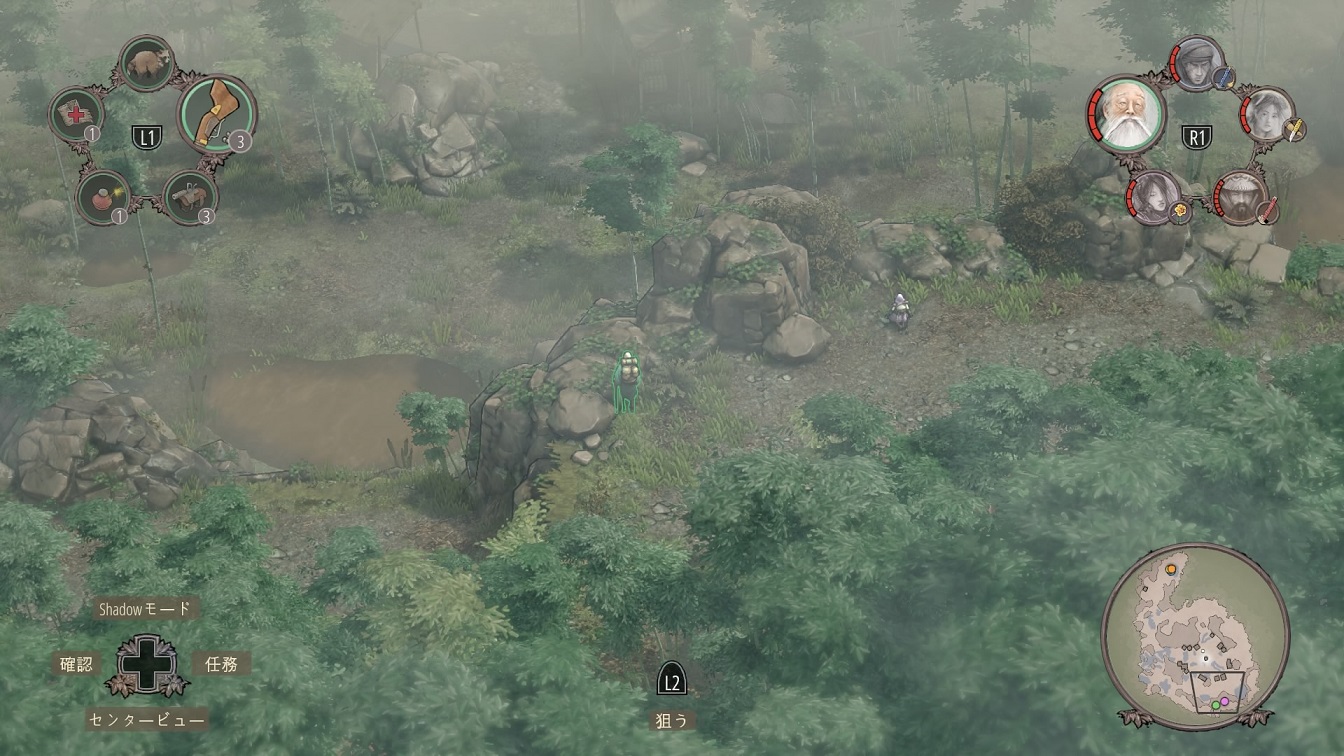Activate the wooden leg rifle ability
The height and width of the screenshot is (756, 1344).
216,113
